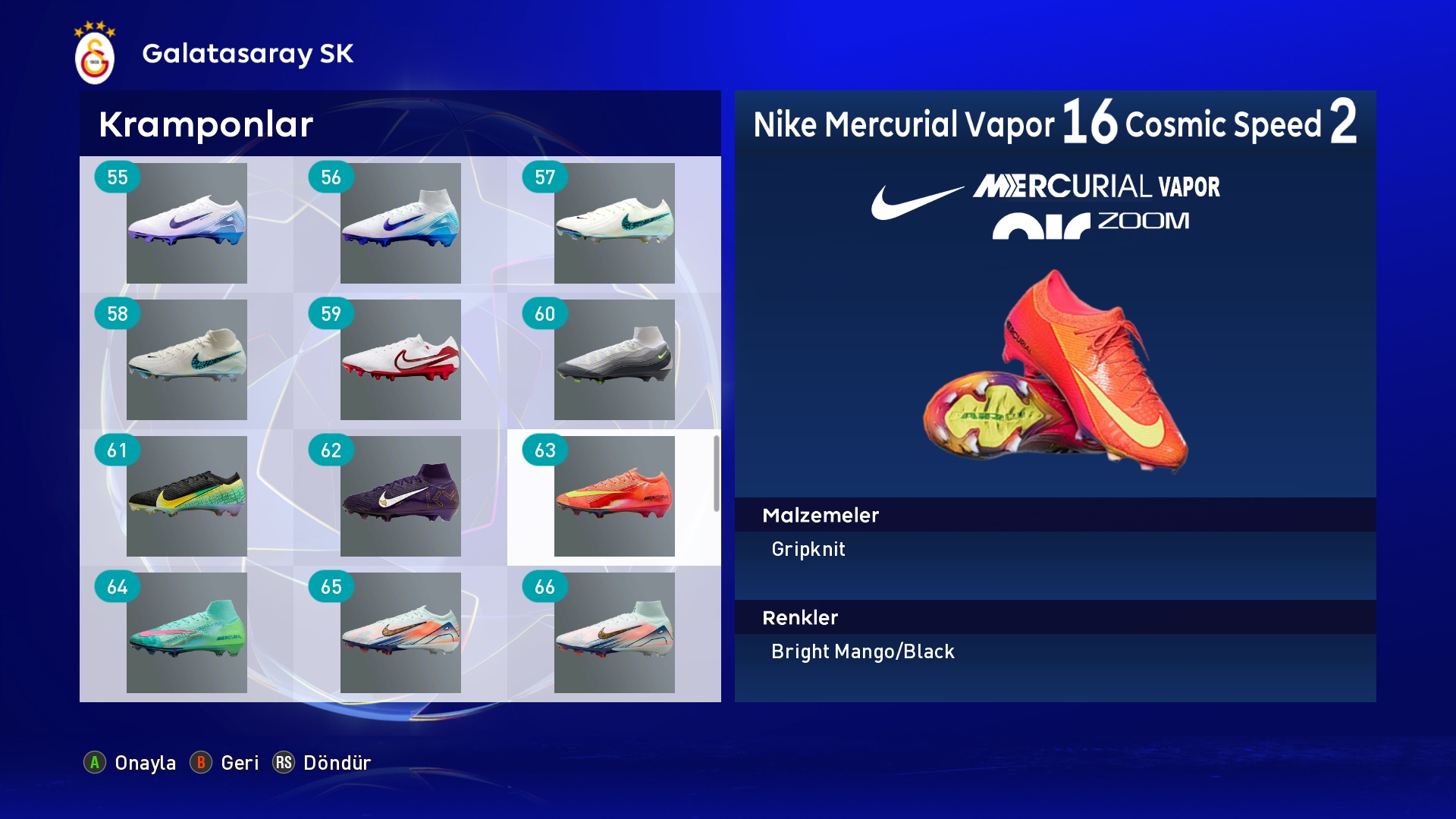Choose the white and red boot 59
This screenshot has height=819, width=1456.
400,359
